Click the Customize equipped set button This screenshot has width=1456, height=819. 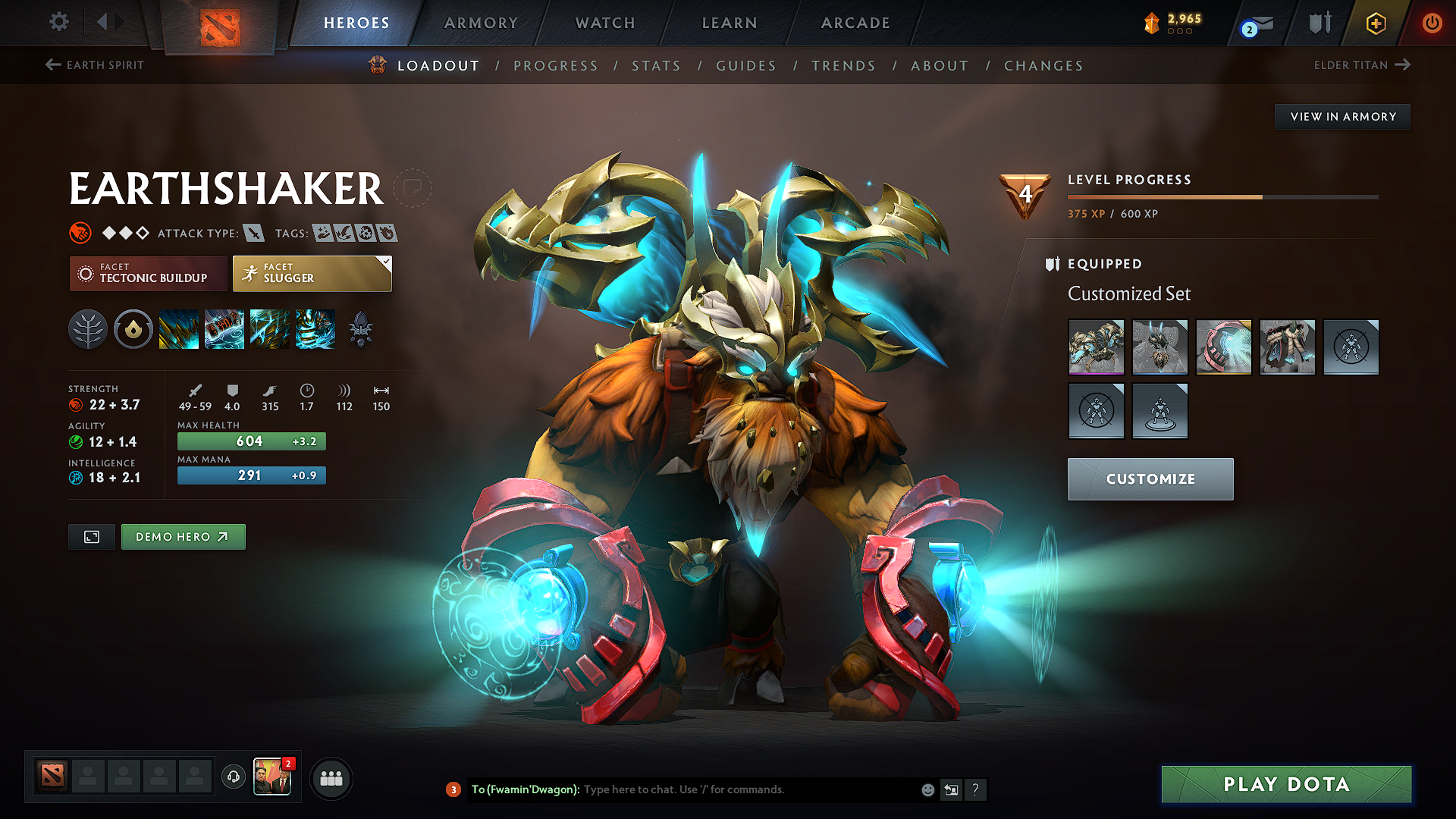coord(1150,479)
